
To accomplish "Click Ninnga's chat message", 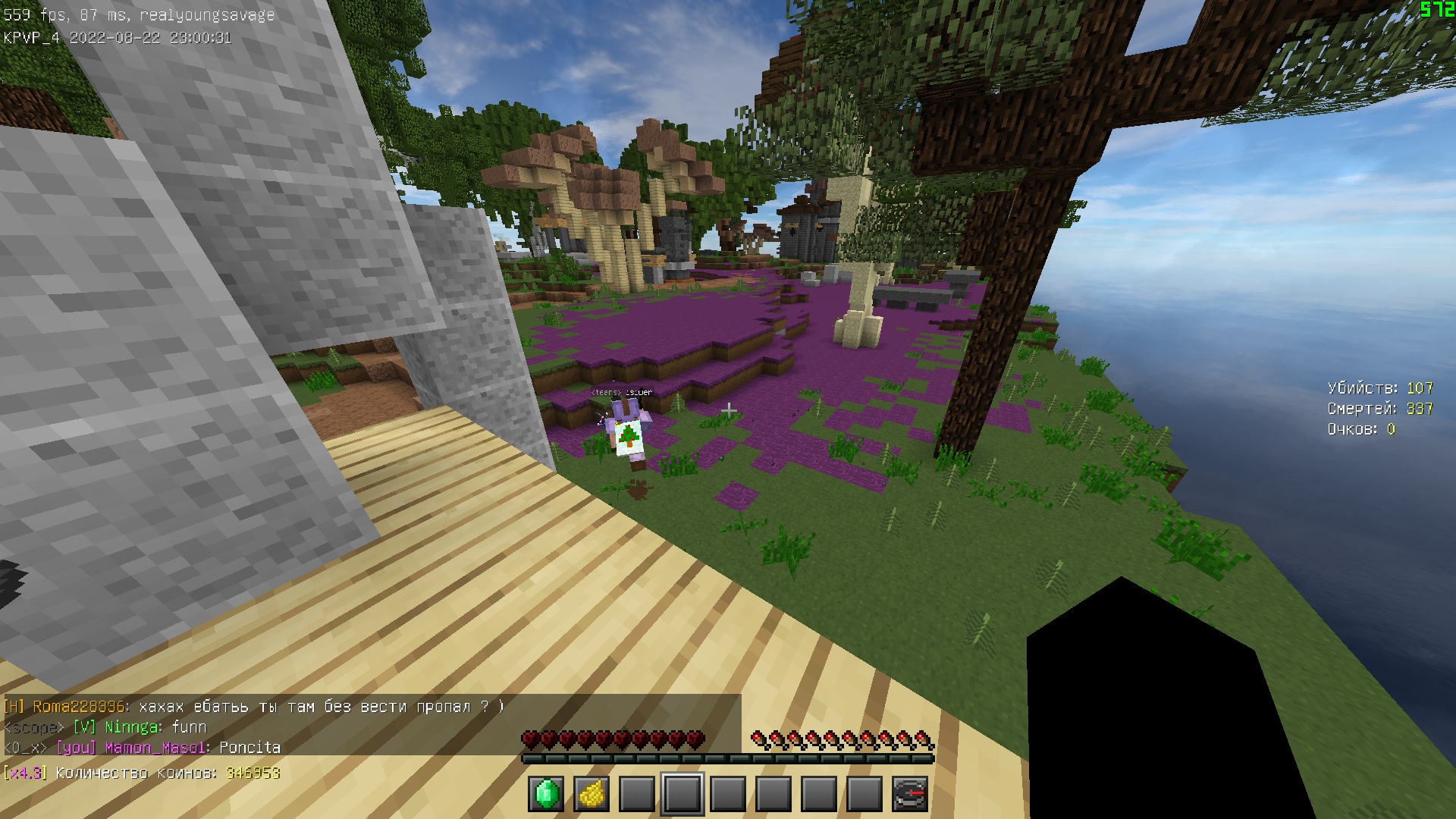I will click(189, 727).
